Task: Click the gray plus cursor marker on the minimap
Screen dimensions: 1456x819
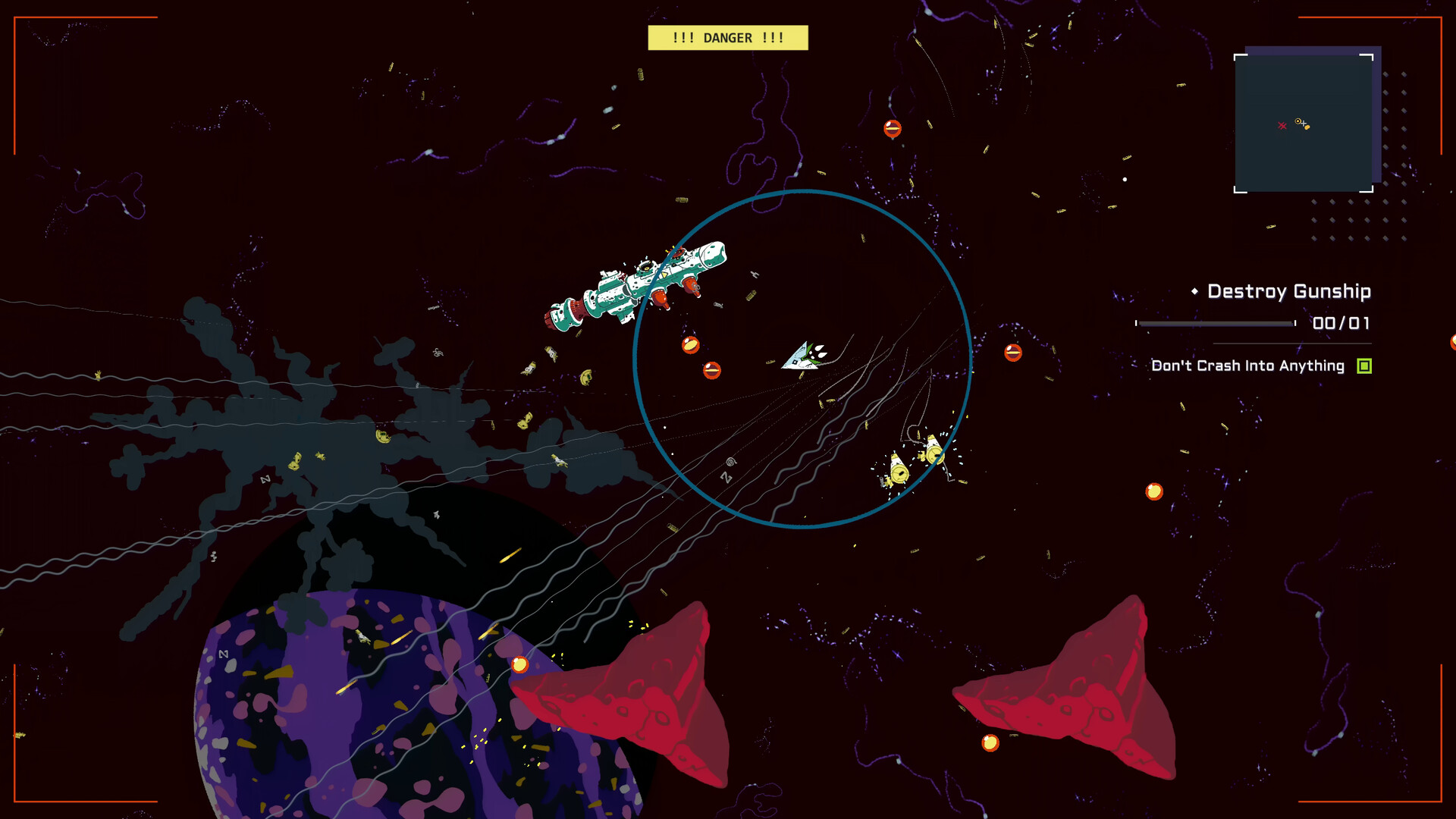Action: pos(1304,124)
